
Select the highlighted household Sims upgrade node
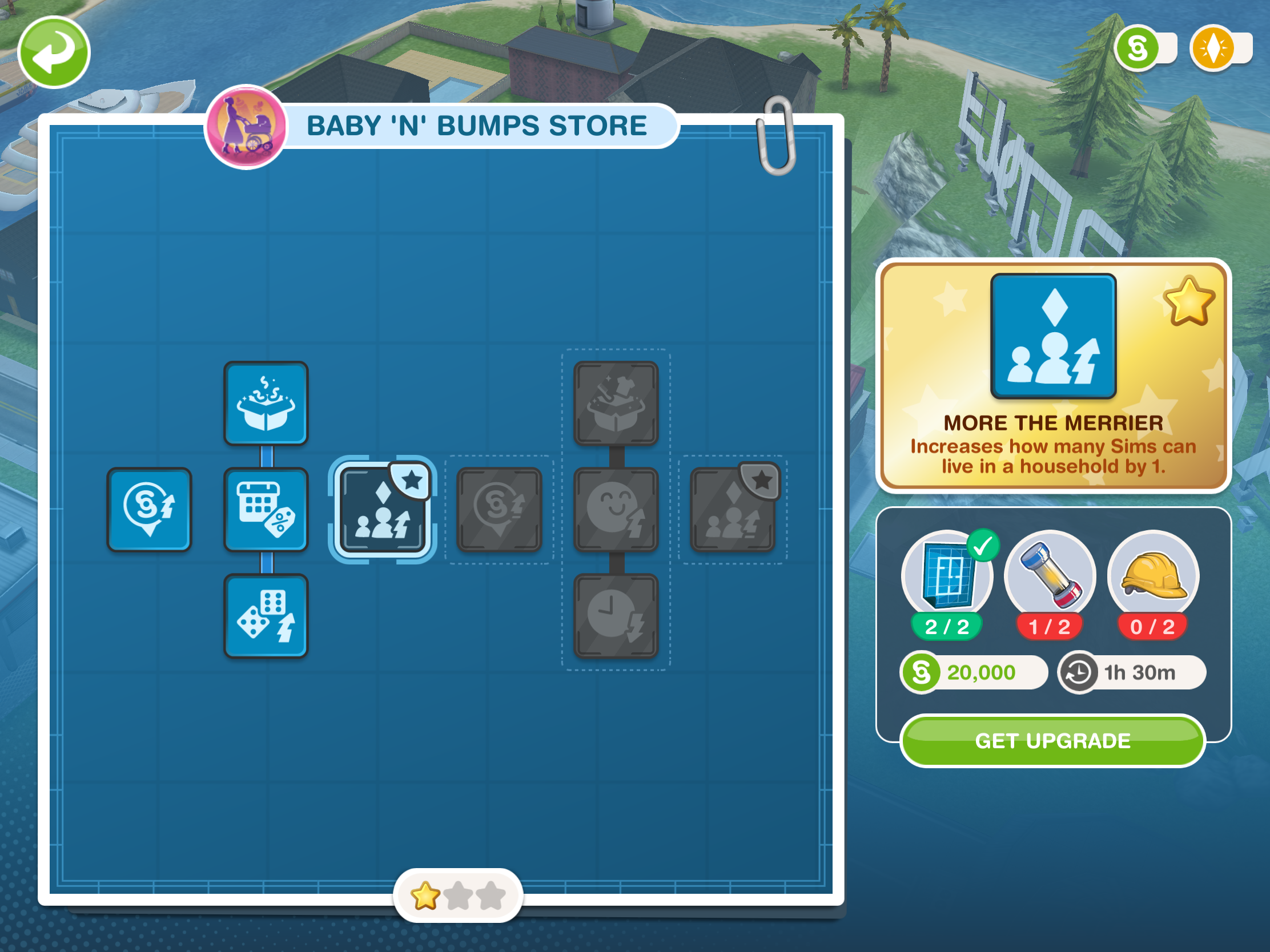383,510
